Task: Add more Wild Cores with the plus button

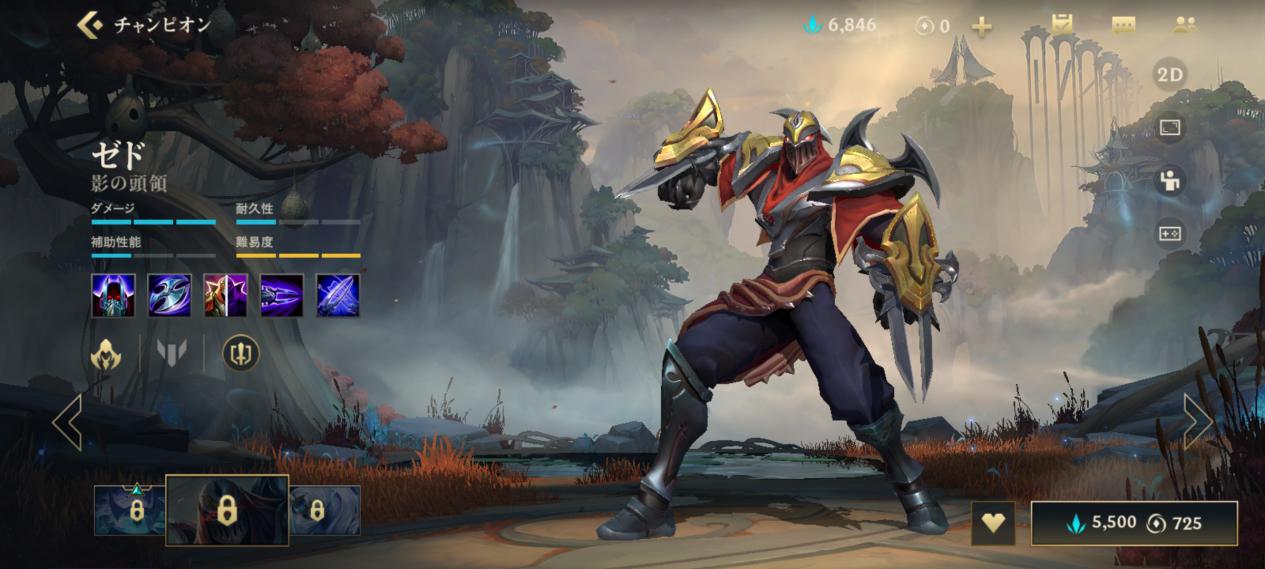Action: click(x=982, y=27)
